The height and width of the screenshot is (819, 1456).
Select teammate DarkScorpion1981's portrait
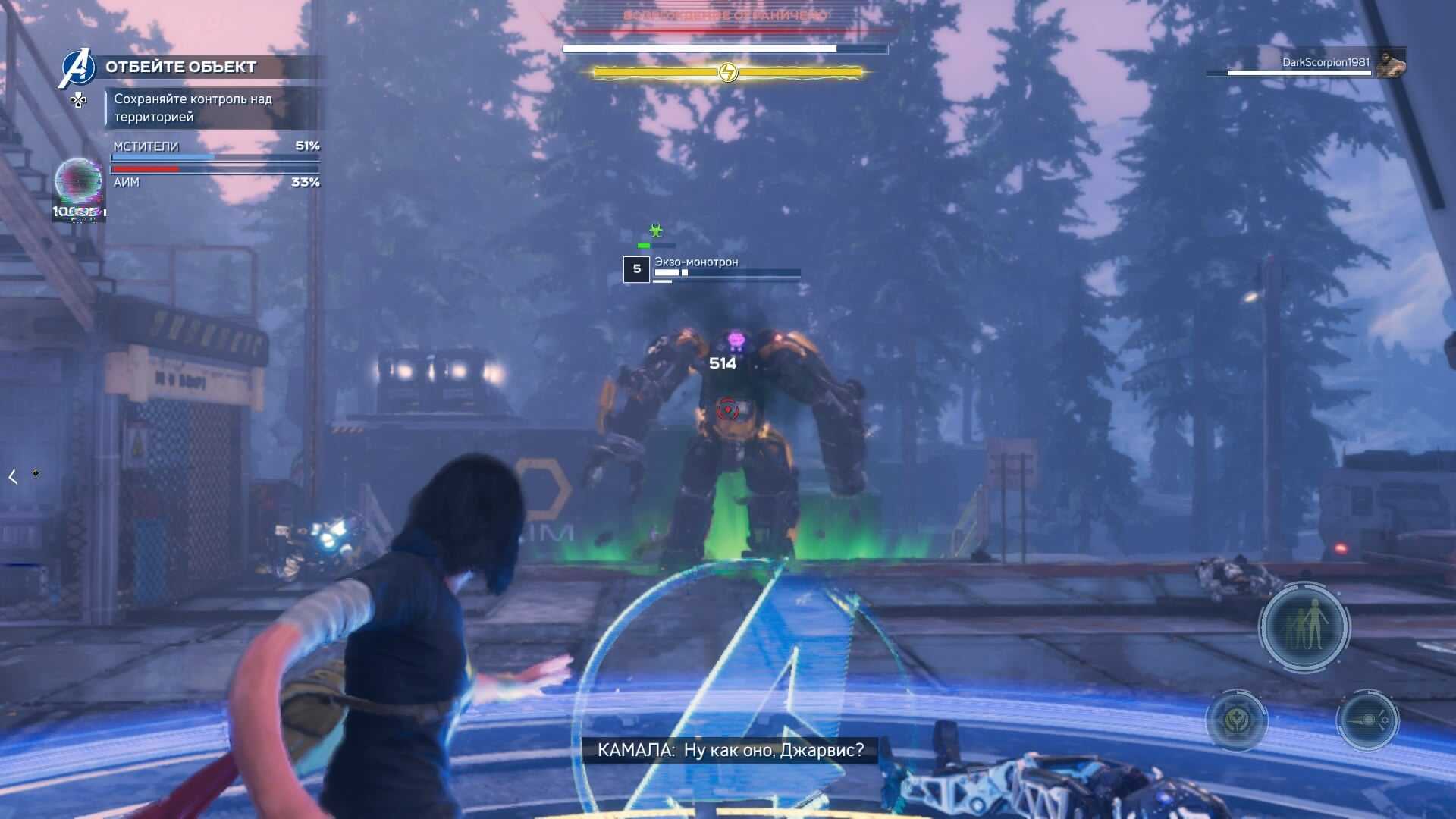[1390, 64]
